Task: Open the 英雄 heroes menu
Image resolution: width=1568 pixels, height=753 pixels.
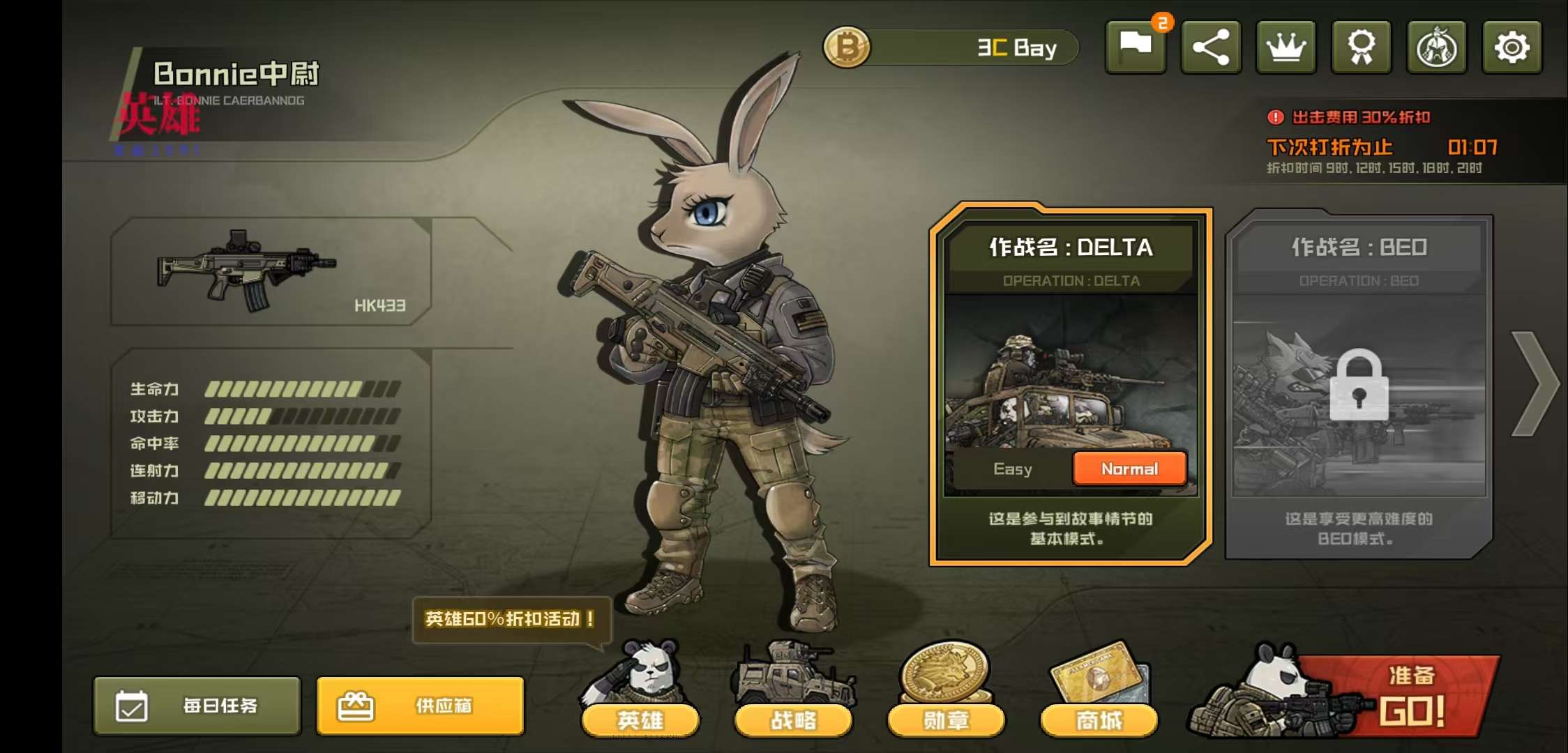Action: coord(640,718)
